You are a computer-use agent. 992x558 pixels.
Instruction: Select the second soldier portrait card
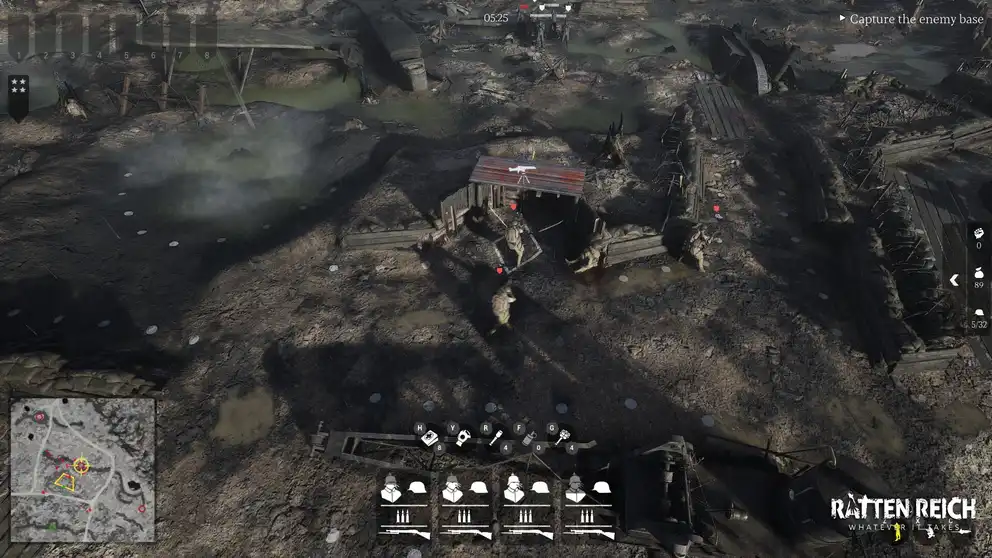467,505
